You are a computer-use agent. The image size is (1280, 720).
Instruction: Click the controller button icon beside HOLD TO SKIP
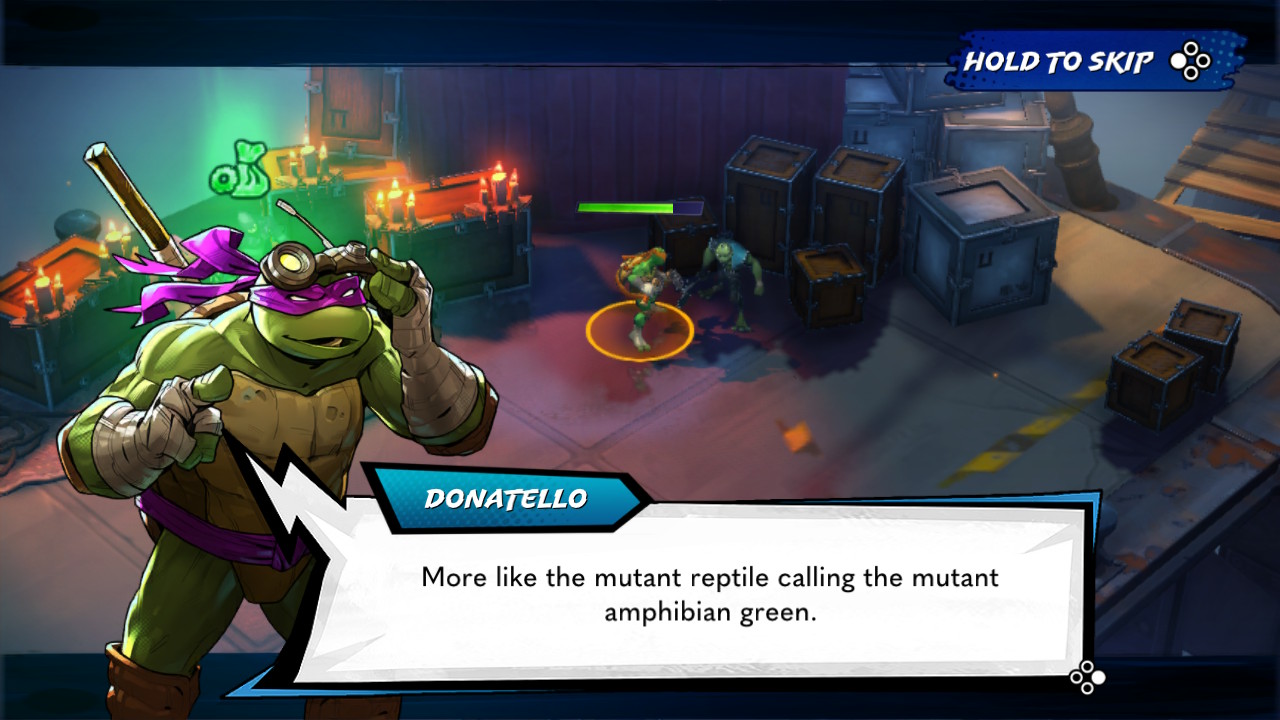pos(1190,61)
